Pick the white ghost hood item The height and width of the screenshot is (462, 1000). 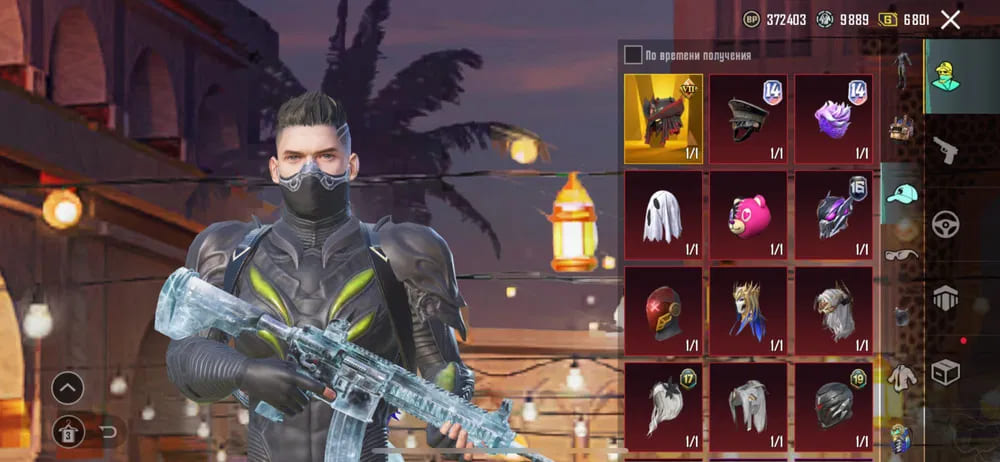(x=663, y=215)
